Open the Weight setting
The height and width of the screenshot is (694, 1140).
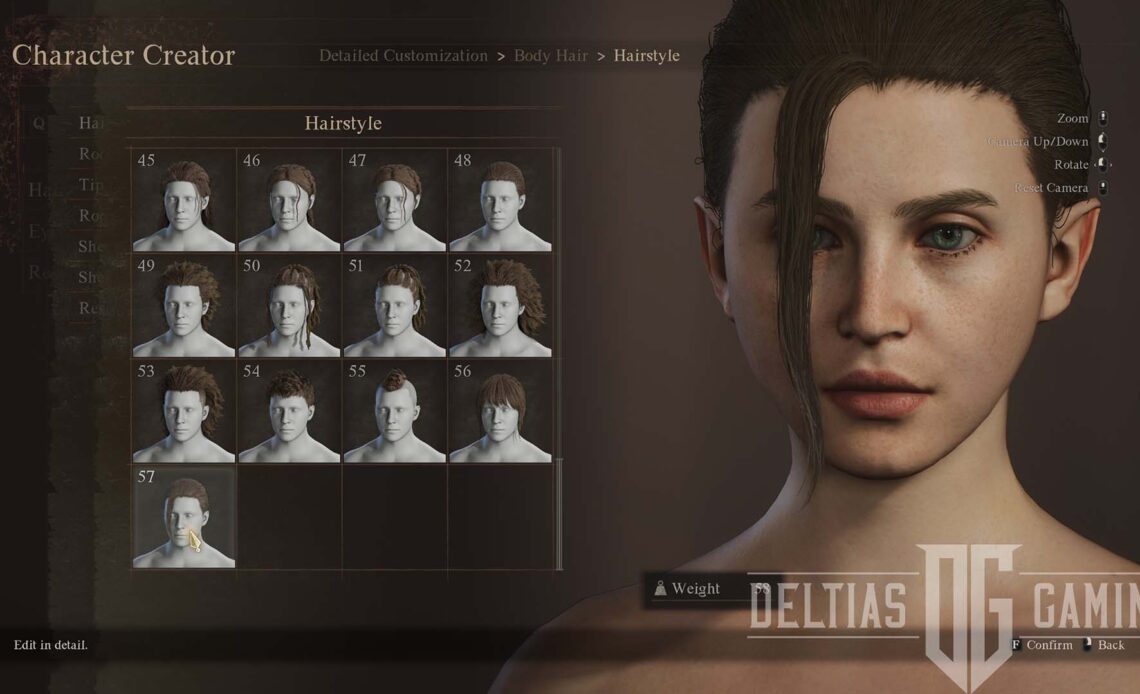695,589
